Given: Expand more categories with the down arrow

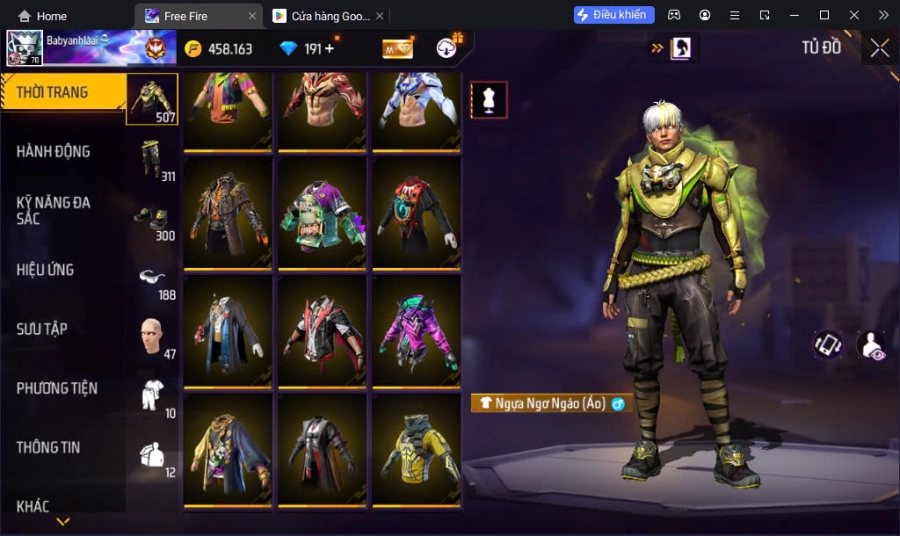Looking at the screenshot, I should (63, 522).
